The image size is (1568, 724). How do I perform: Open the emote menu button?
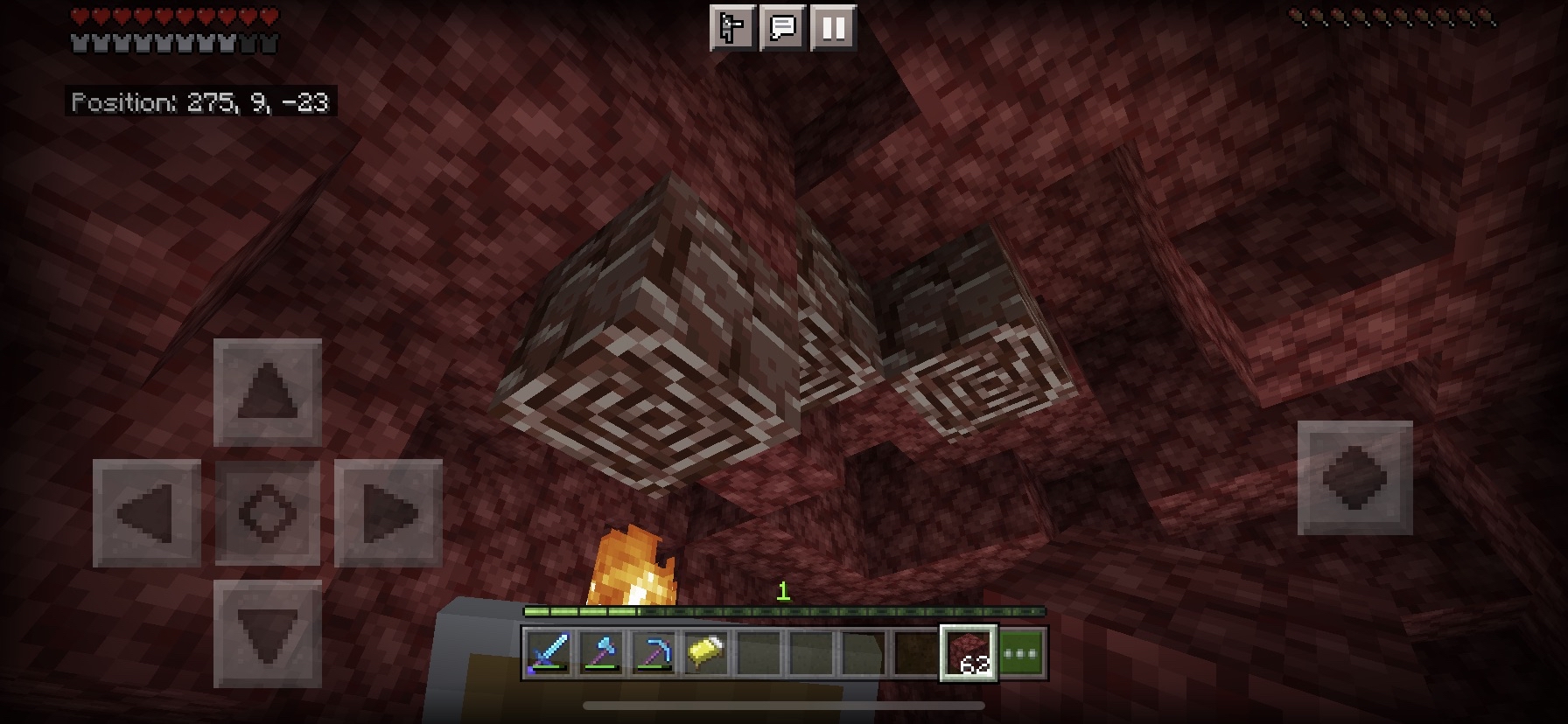(731, 28)
